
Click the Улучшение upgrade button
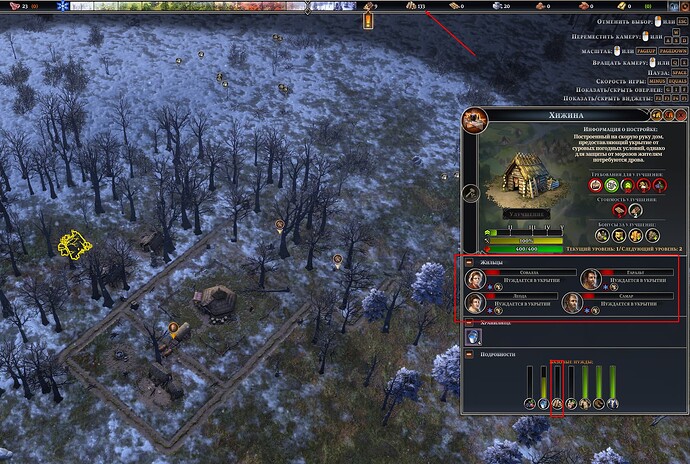coord(522,215)
